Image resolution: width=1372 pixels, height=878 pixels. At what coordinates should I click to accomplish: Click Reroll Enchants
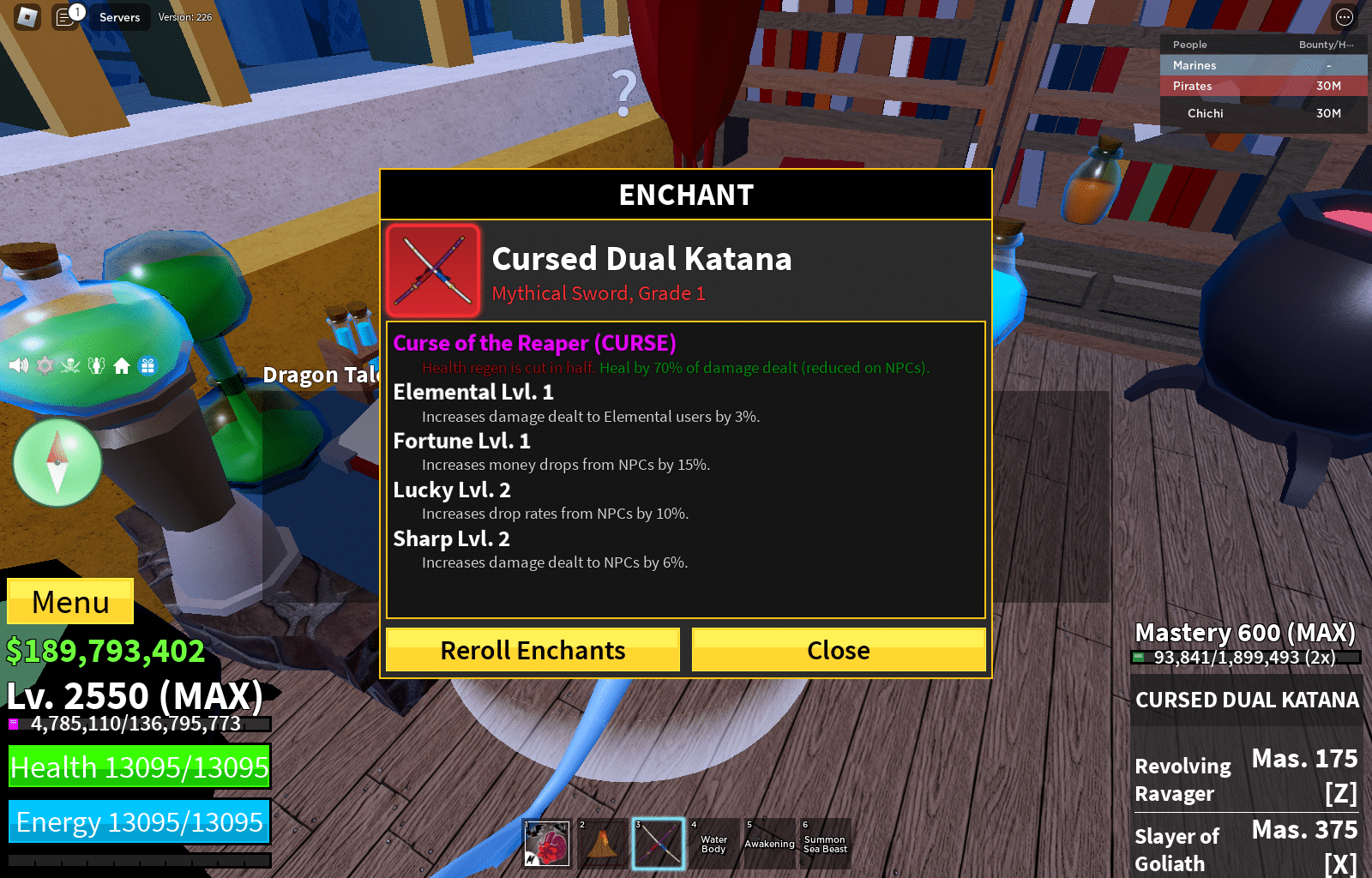pos(532,650)
